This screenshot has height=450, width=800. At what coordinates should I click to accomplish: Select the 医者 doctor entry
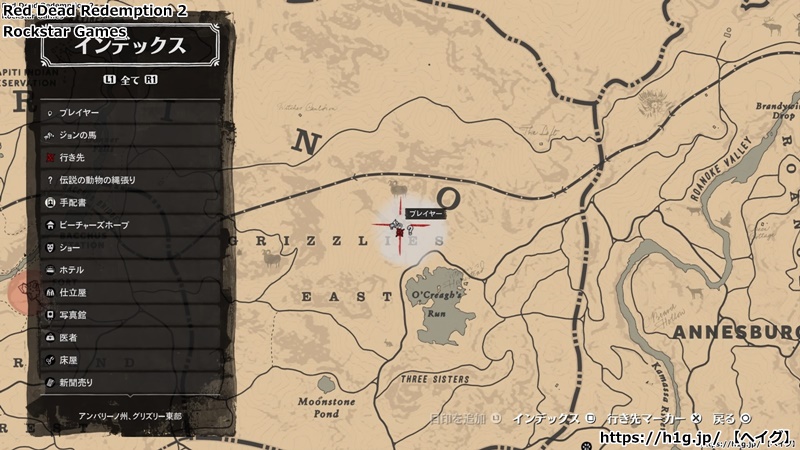click(x=130, y=337)
